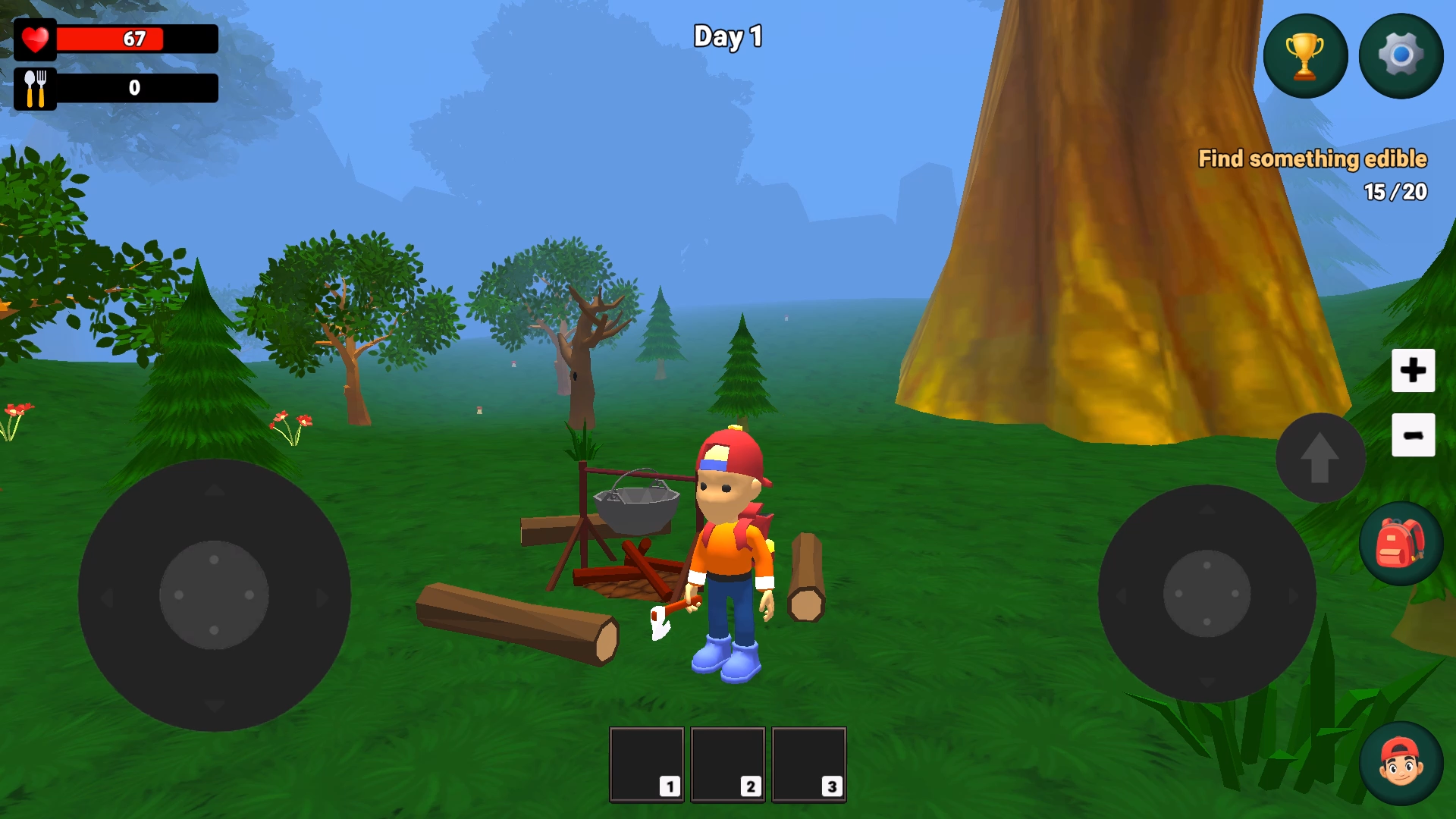Click the heart health icon
Screen dimensions: 1456x819
point(36,38)
